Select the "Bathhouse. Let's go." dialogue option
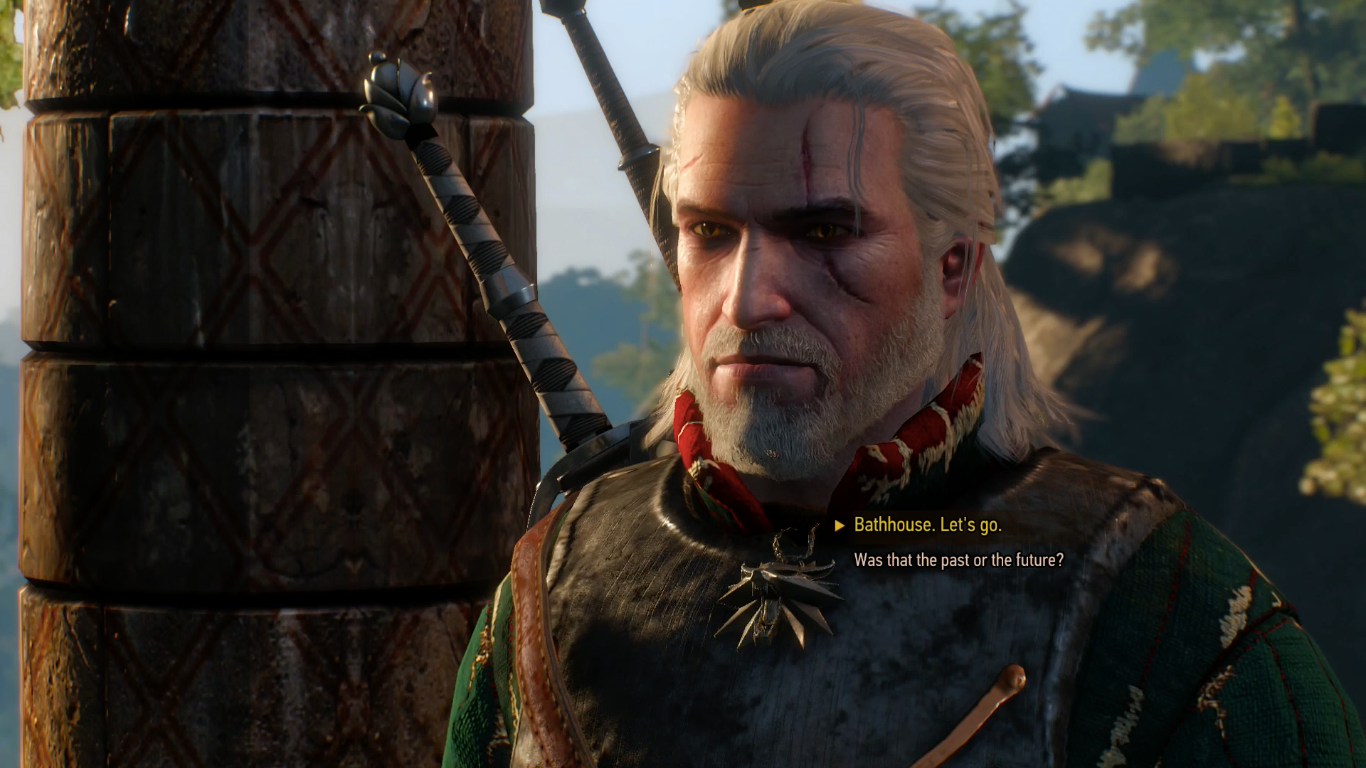Screen dimensions: 1366x768 click(x=930, y=521)
